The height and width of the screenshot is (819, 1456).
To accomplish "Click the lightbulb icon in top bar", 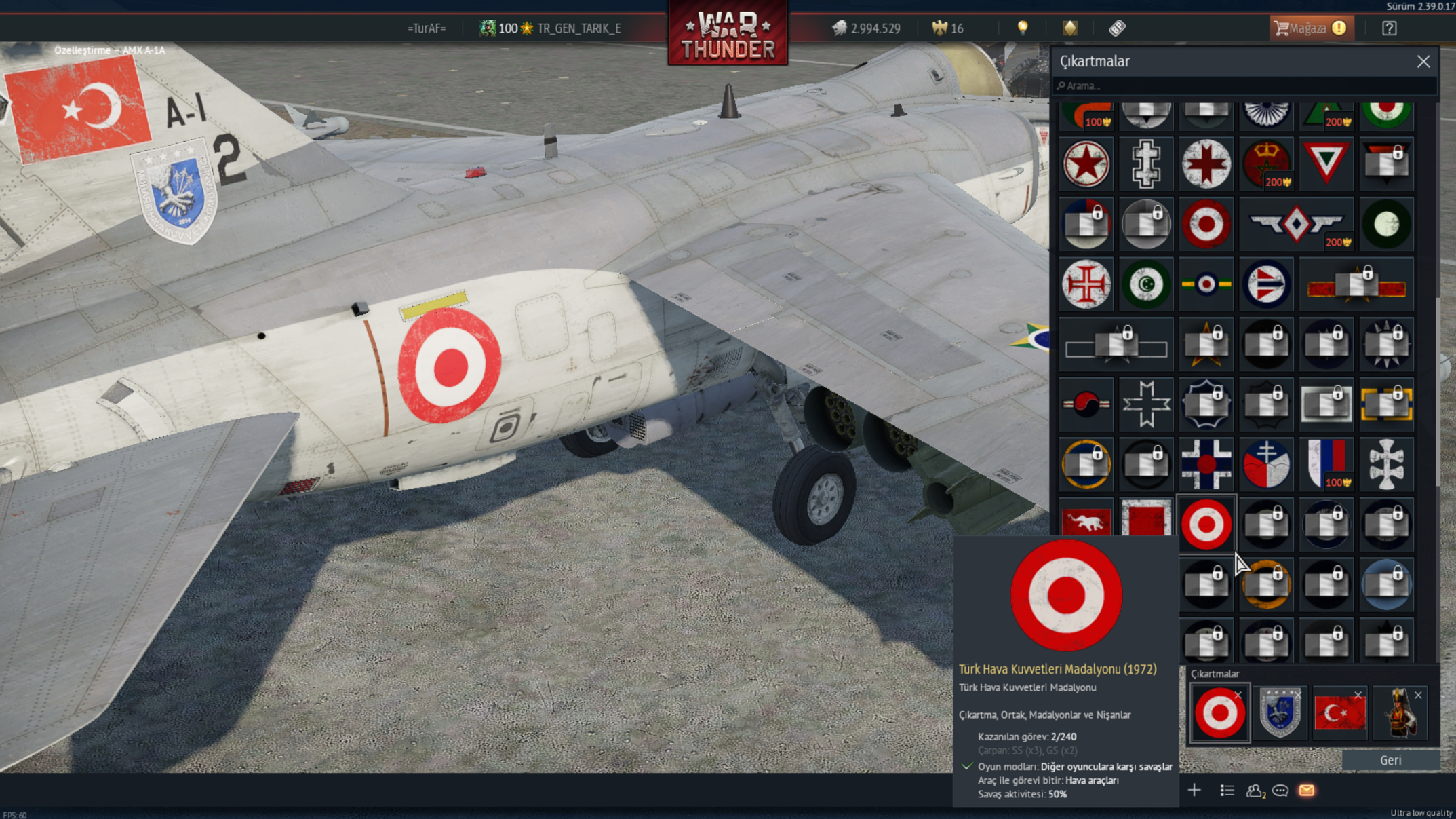I will (1022, 28).
